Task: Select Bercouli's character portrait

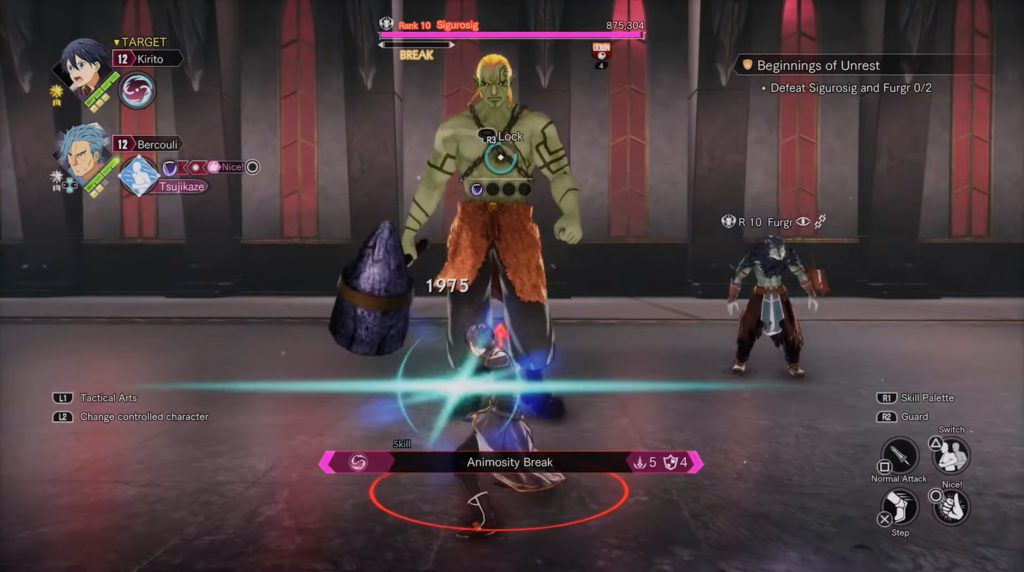Action: (82, 154)
